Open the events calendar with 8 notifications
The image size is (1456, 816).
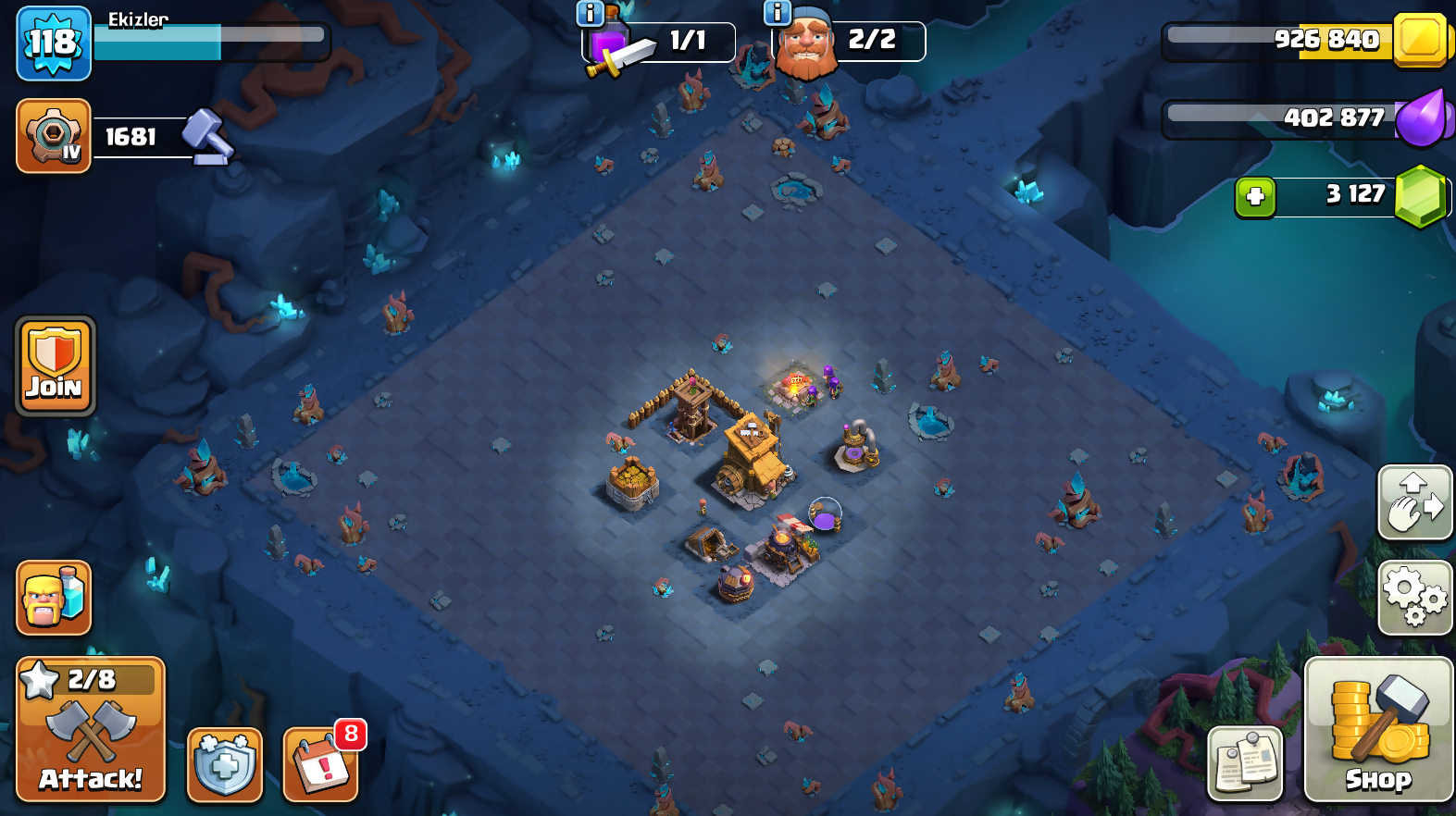pos(320,764)
